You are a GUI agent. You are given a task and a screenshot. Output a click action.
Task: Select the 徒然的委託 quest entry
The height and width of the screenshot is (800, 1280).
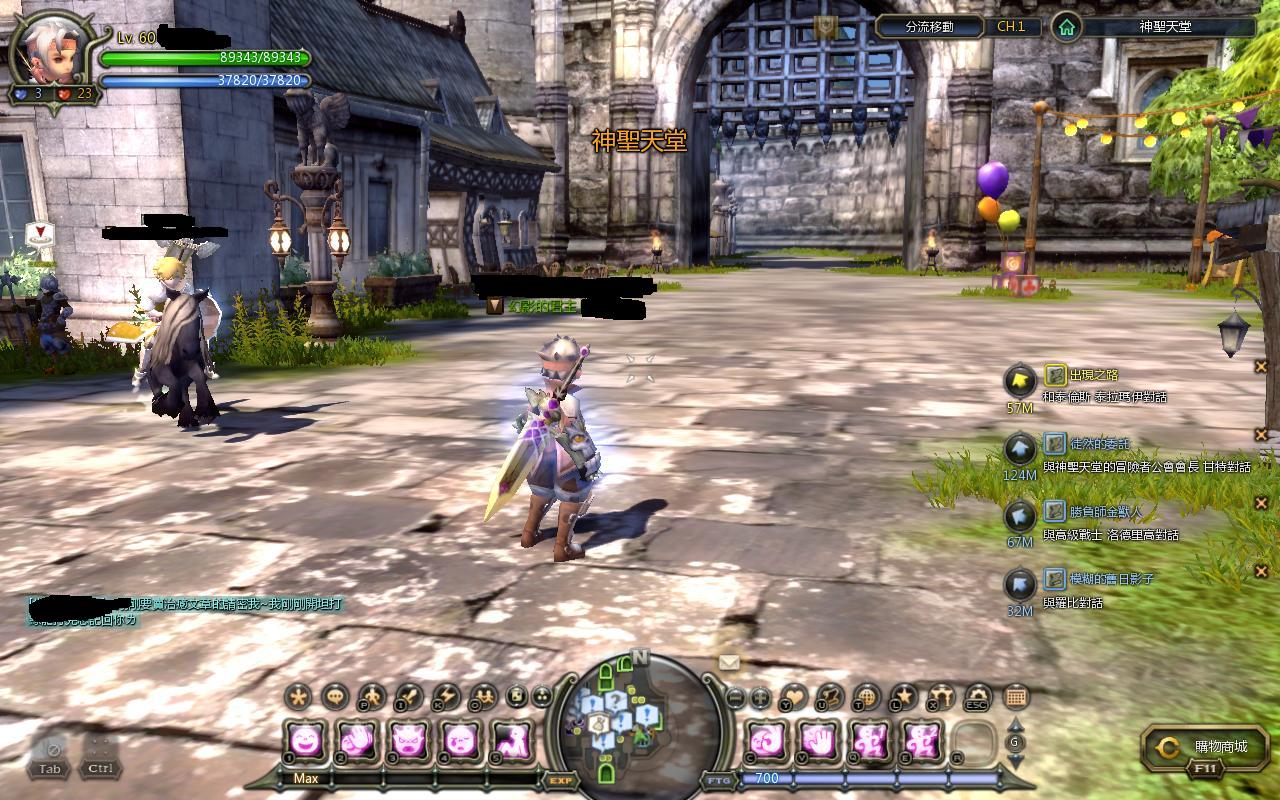coord(1099,443)
